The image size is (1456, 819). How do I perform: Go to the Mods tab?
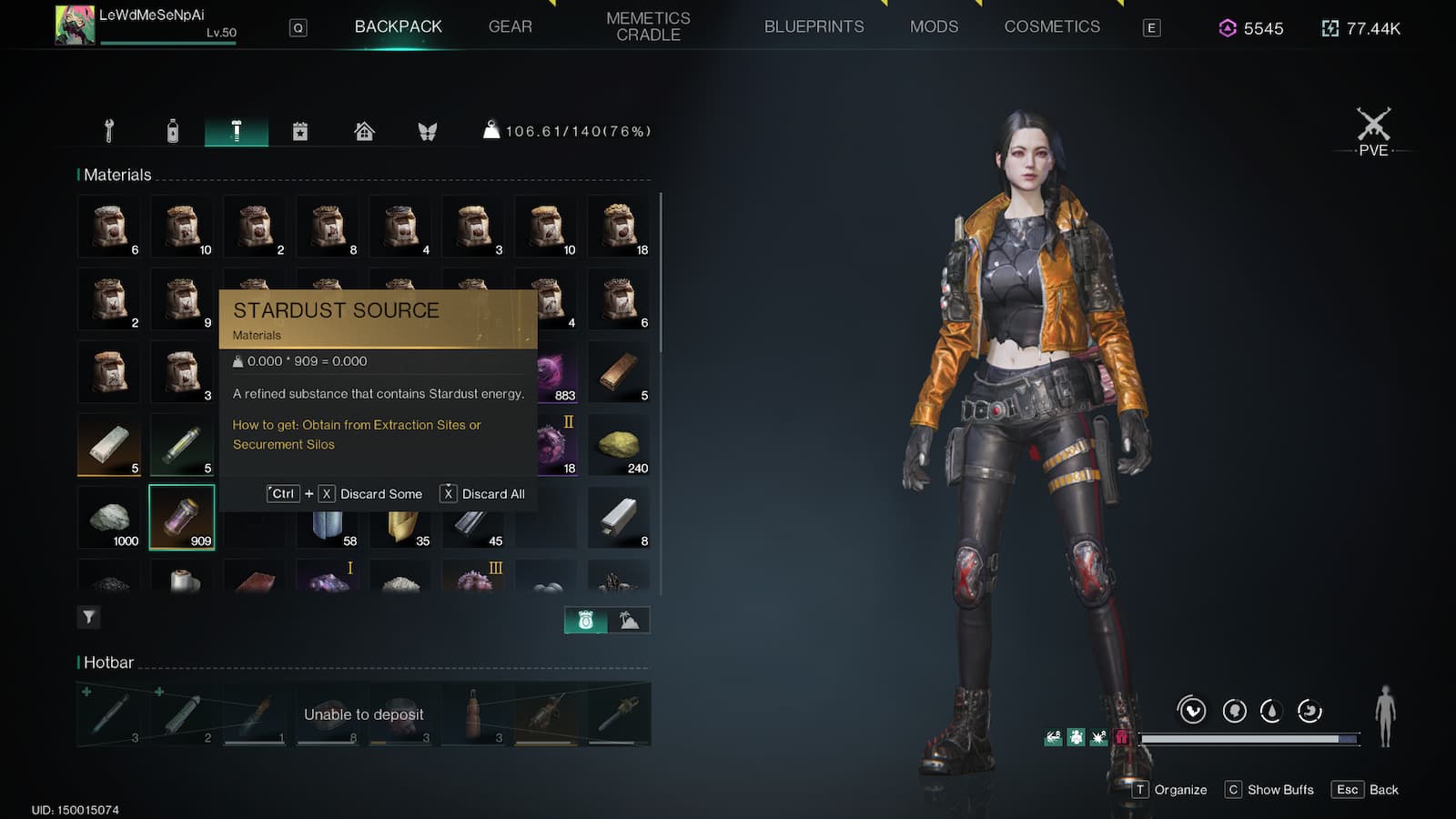pos(934,27)
